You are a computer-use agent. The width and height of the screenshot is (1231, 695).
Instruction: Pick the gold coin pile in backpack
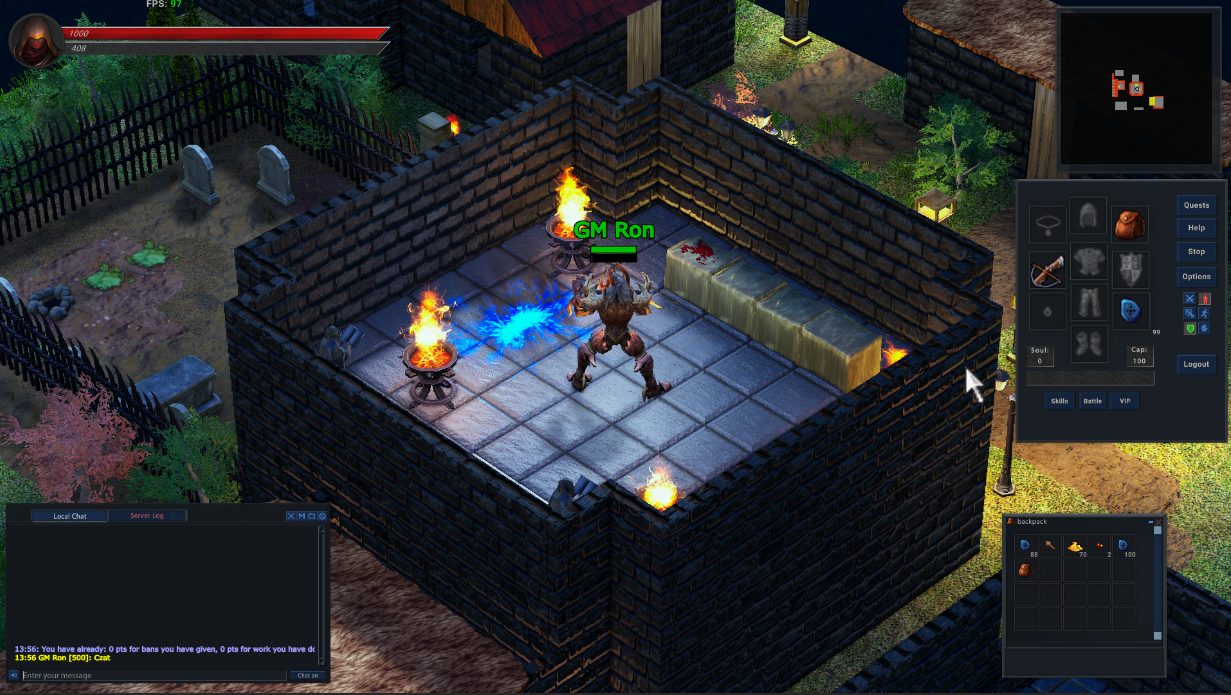pos(1075,546)
